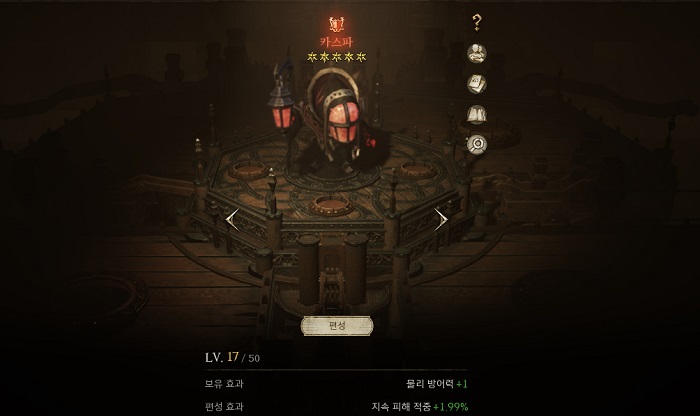The height and width of the screenshot is (416, 700).
Task: Click the two-figures round icon
Action: click(x=477, y=53)
